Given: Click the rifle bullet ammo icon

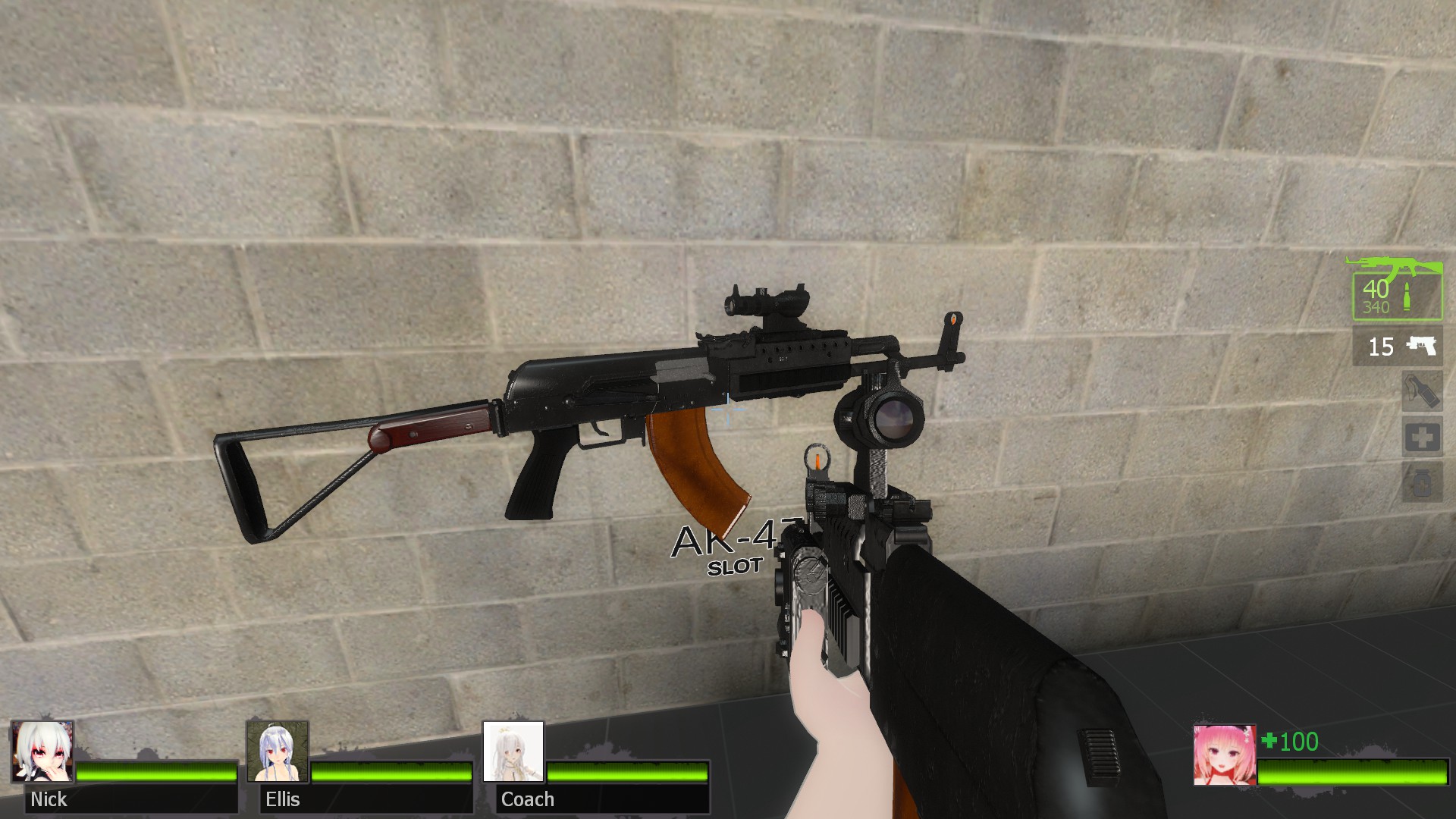Looking at the screenshot, I should [1407, 296].
